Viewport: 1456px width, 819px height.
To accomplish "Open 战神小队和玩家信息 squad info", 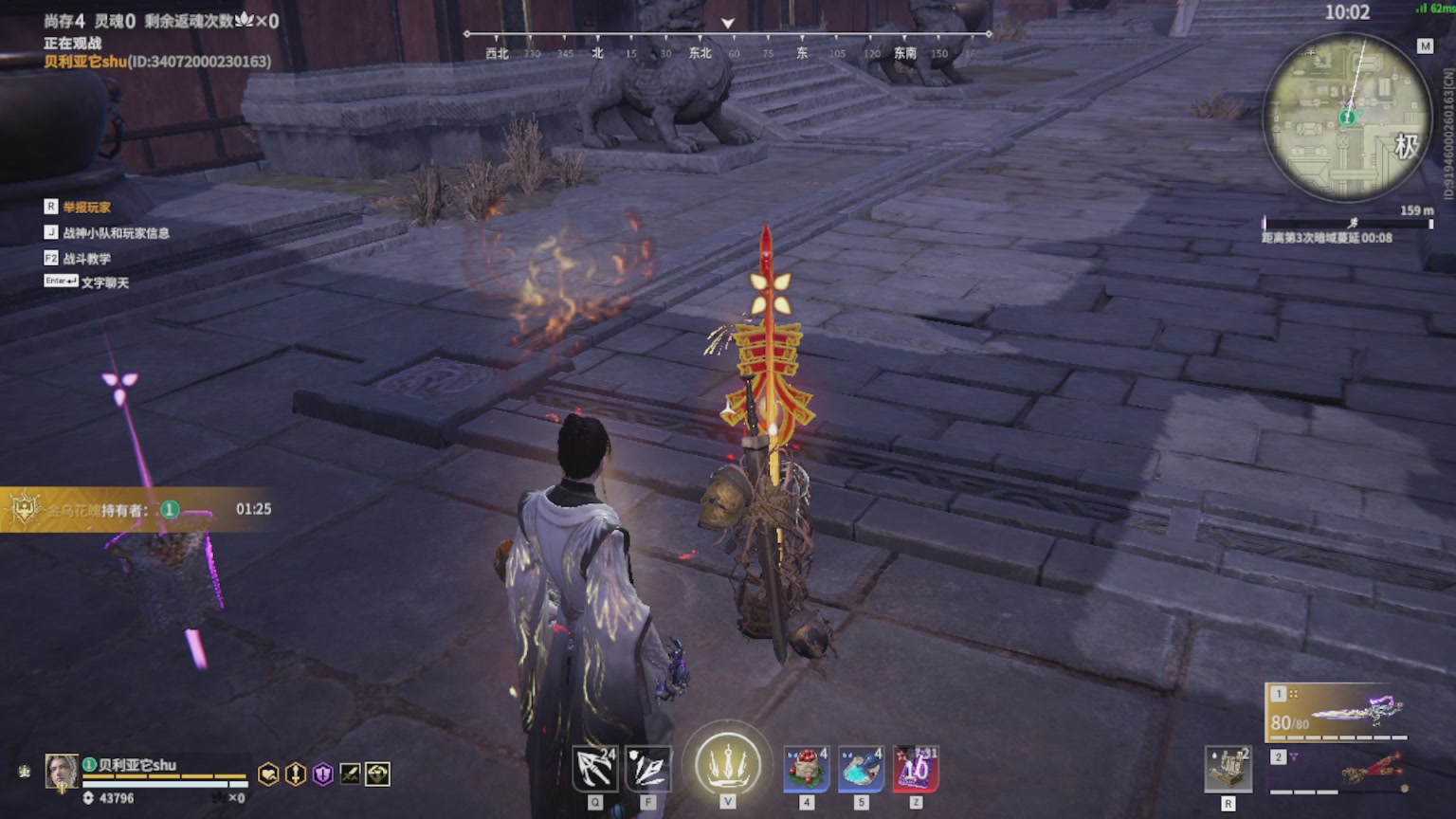I will [x=116, y=232].
